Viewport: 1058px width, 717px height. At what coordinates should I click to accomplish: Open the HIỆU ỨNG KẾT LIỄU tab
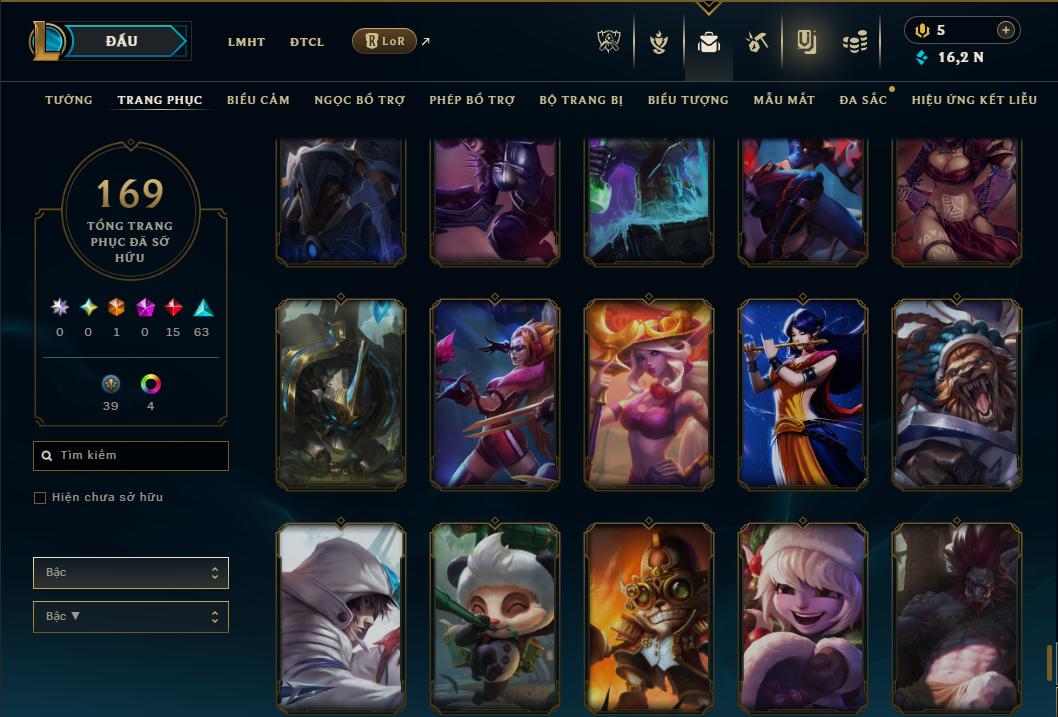[974, 100]
